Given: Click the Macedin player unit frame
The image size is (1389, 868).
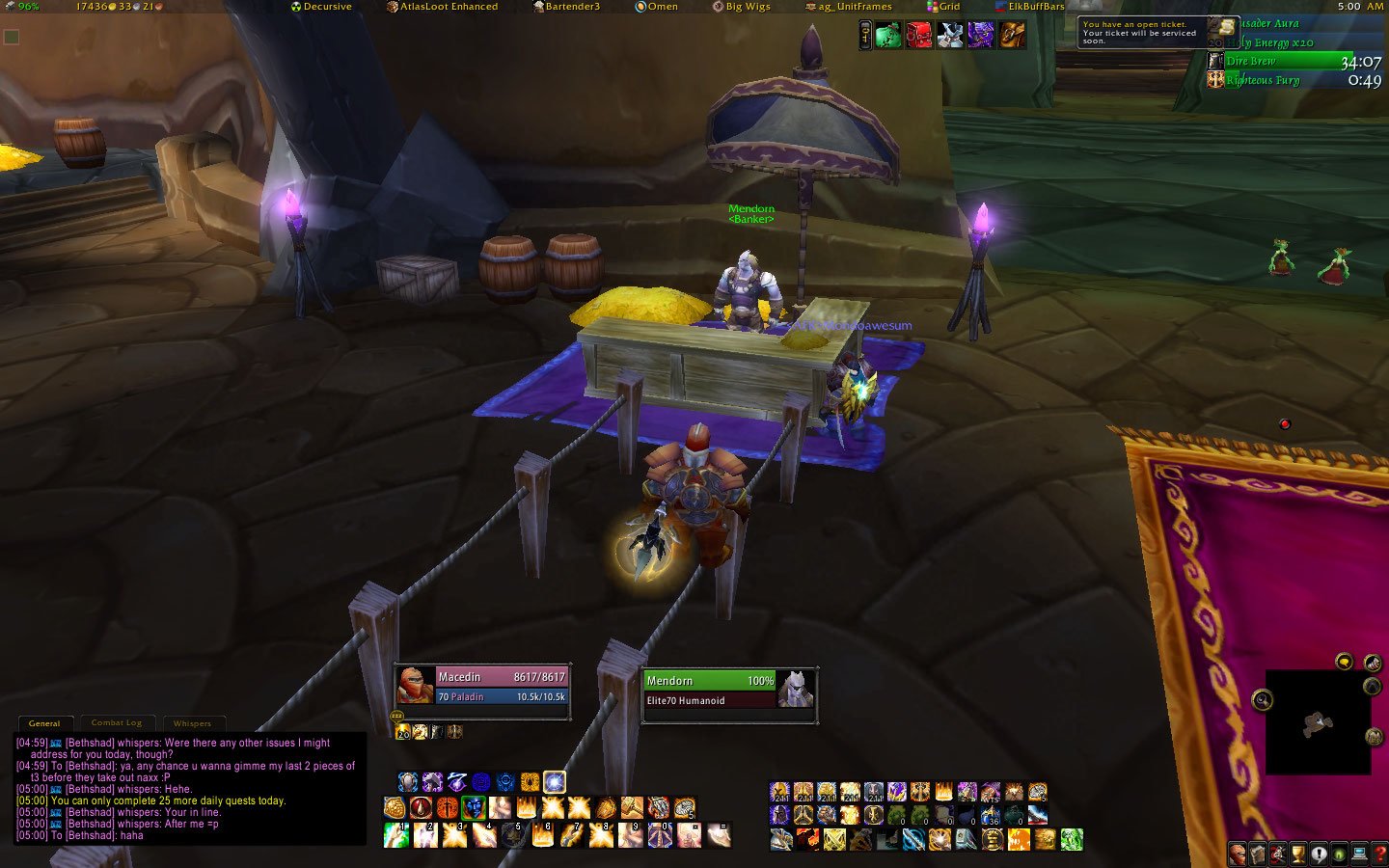Looking at the screenshot, I should (x=482, y=687).
